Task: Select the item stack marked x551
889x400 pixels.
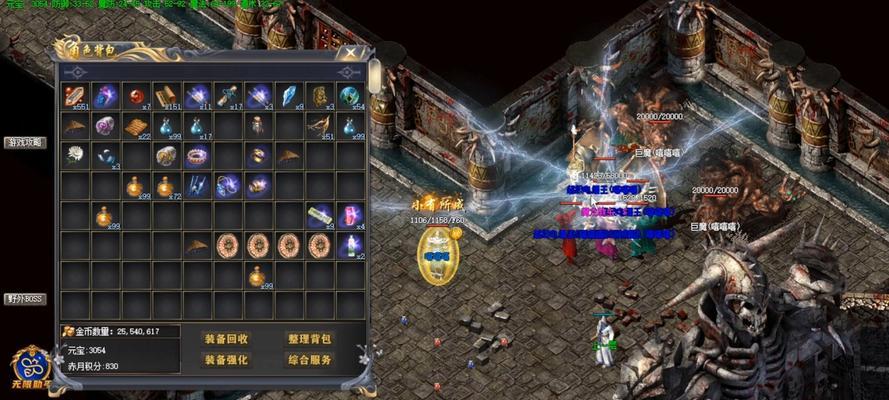Action: point(76,97)
